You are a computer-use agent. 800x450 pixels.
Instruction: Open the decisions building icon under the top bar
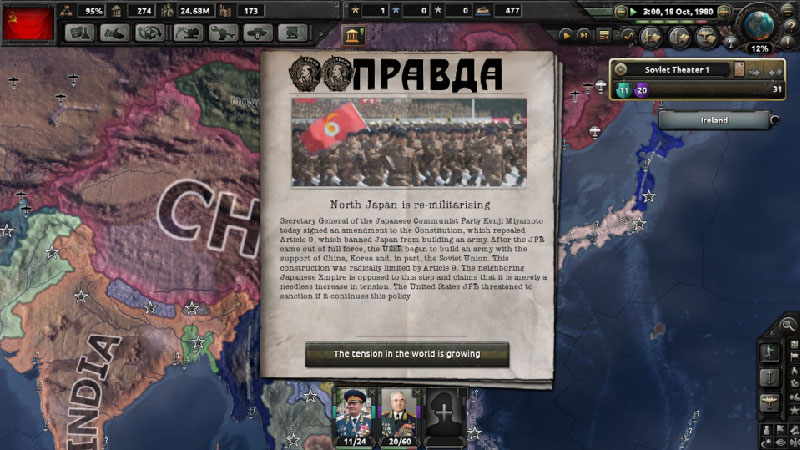[354, 37]
